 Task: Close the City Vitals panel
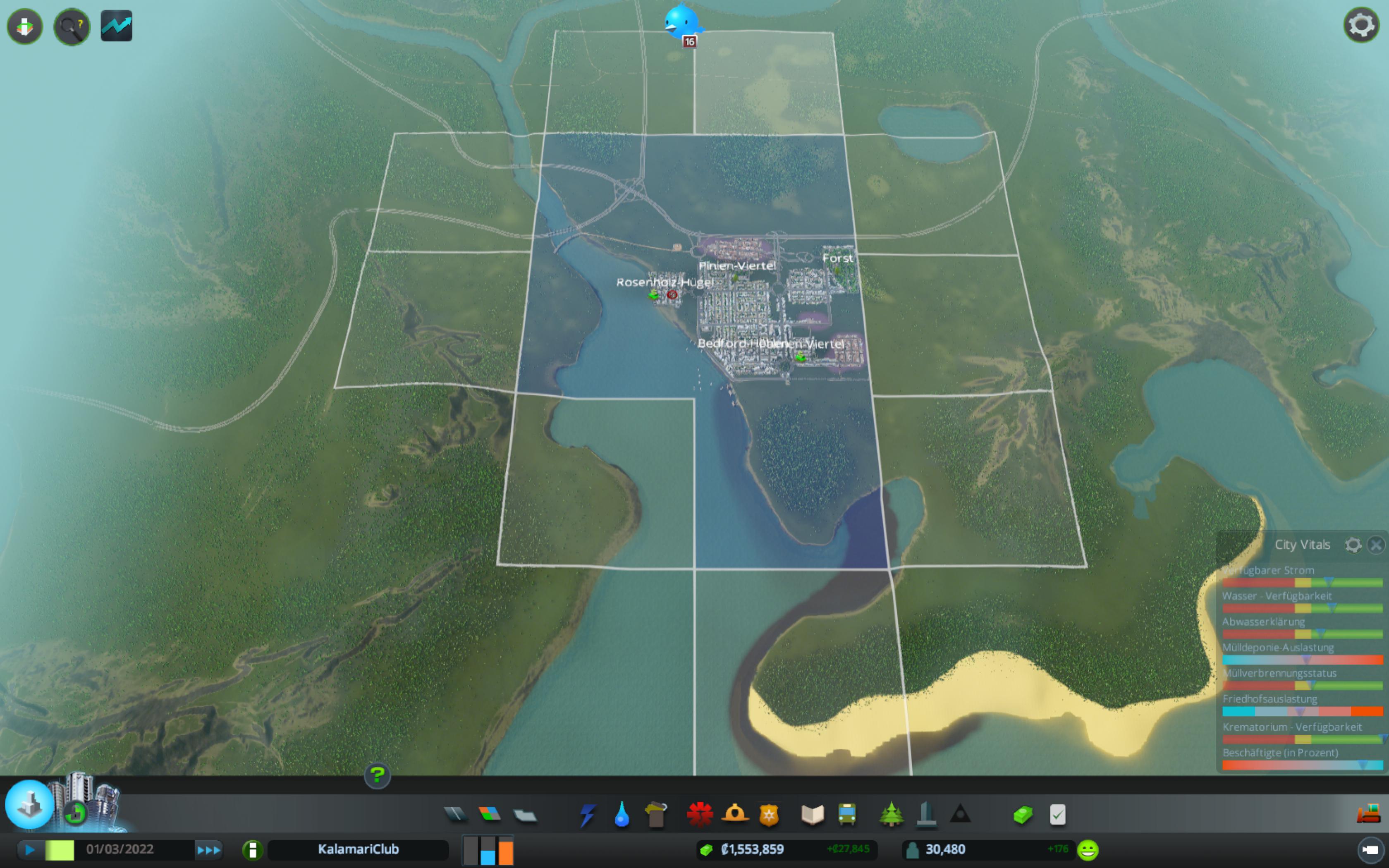(1376, 544)
